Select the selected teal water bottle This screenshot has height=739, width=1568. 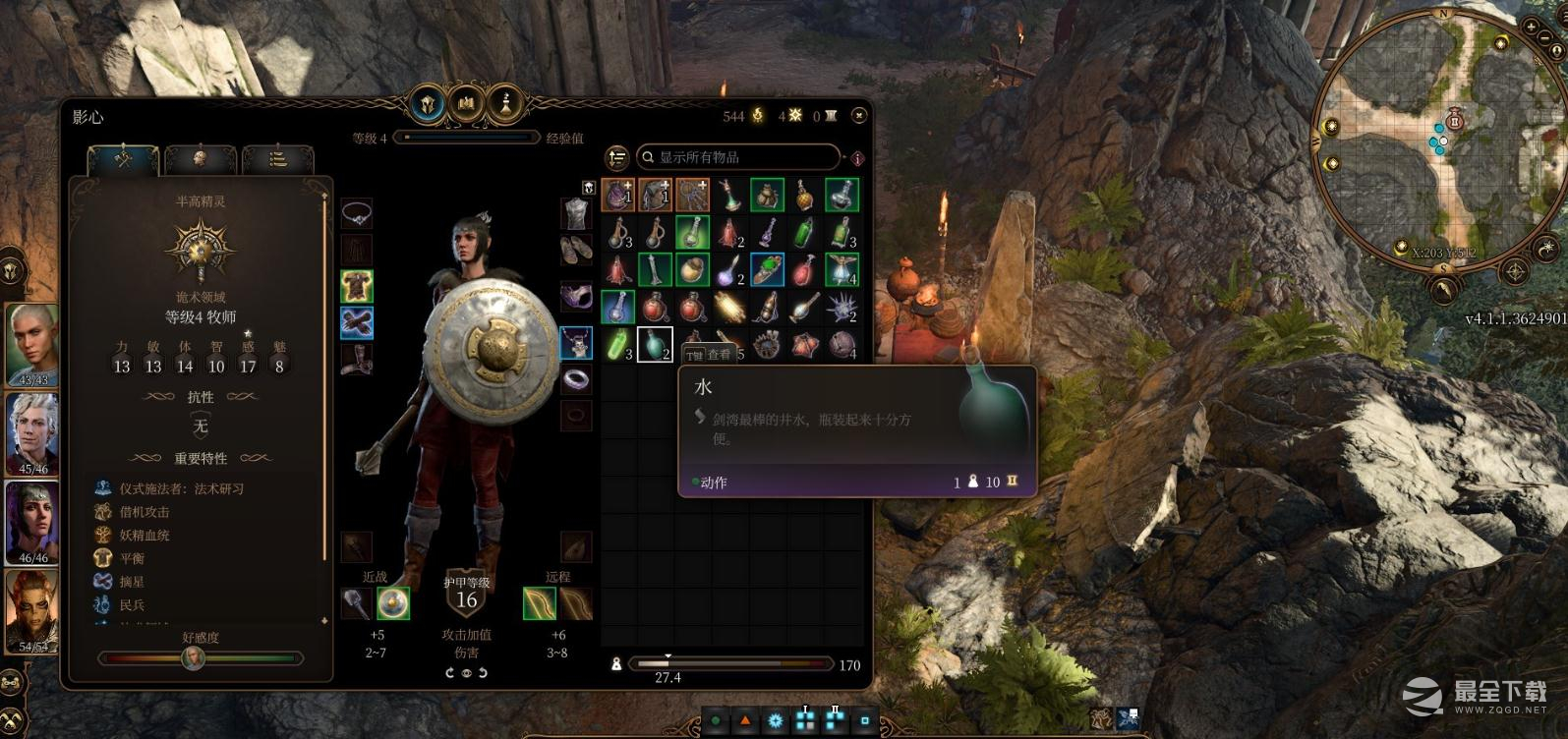click(655, 345)
